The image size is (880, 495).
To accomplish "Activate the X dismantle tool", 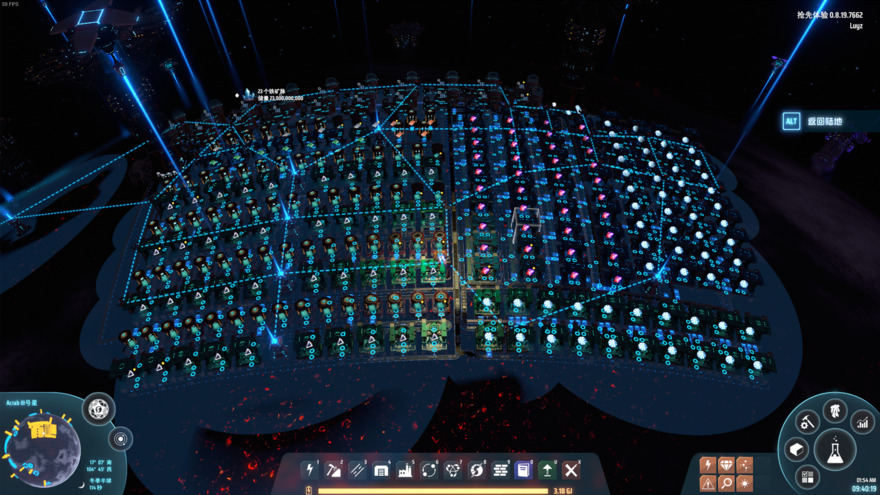I will 571,470.
